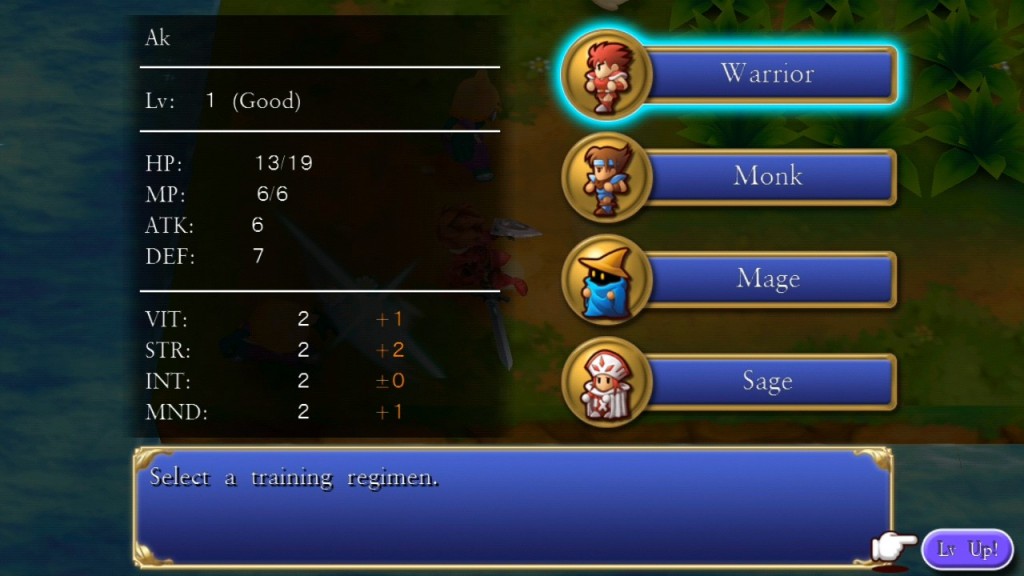Choose the Monk training regimen
The image size is (1024, 576).
[768, 177]
